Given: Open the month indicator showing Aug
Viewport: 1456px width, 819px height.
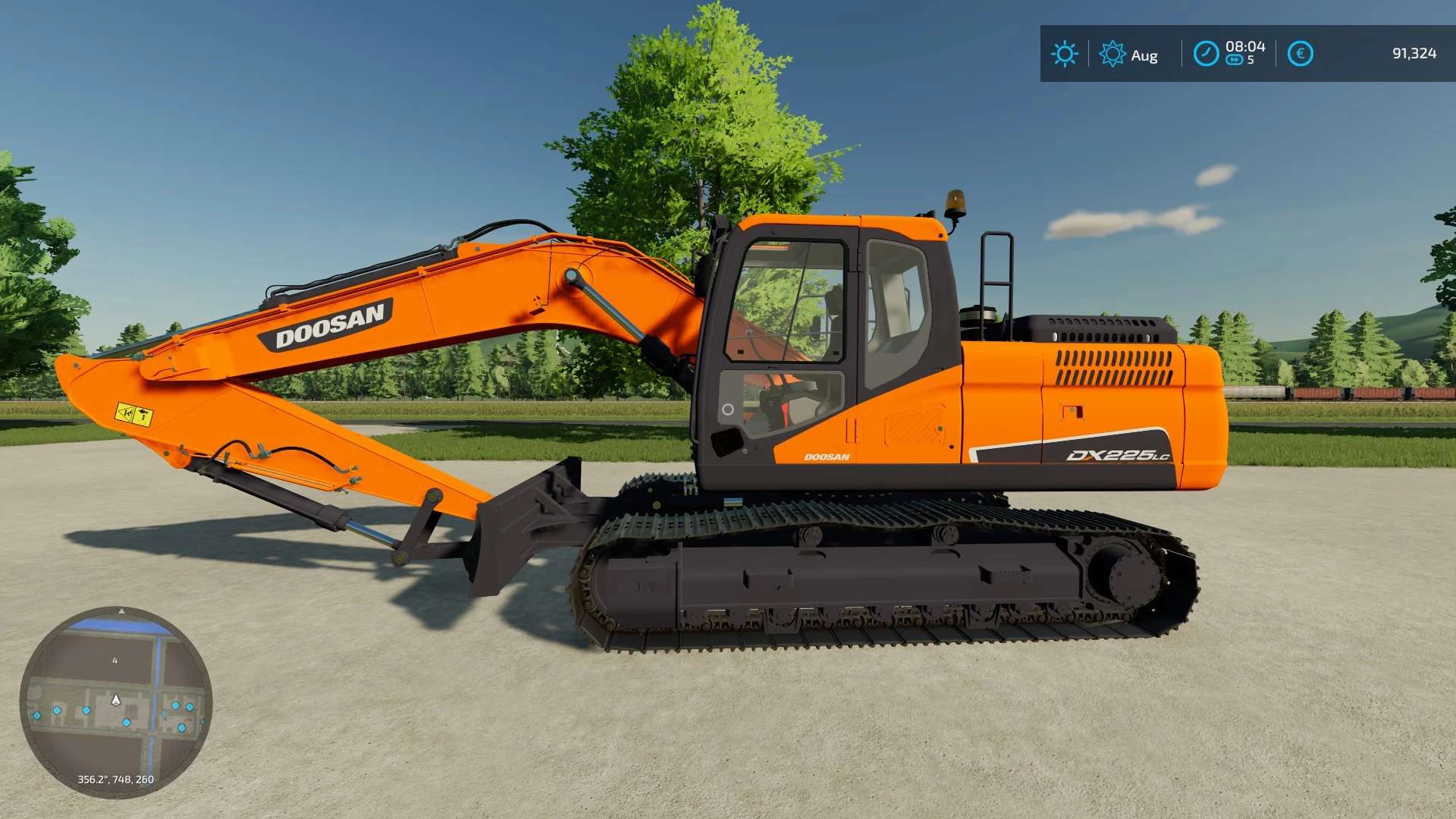Looking at the screenshot, I should [x=1145, y=55].
